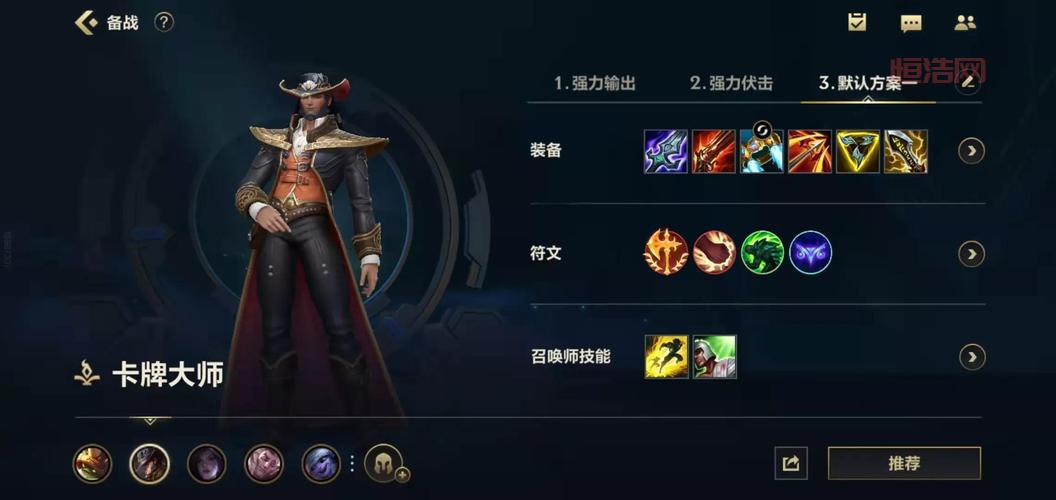Choose the green beast rune
Image resolution: width=1056 pixels, height=500 pixels.
click(762, 253)
